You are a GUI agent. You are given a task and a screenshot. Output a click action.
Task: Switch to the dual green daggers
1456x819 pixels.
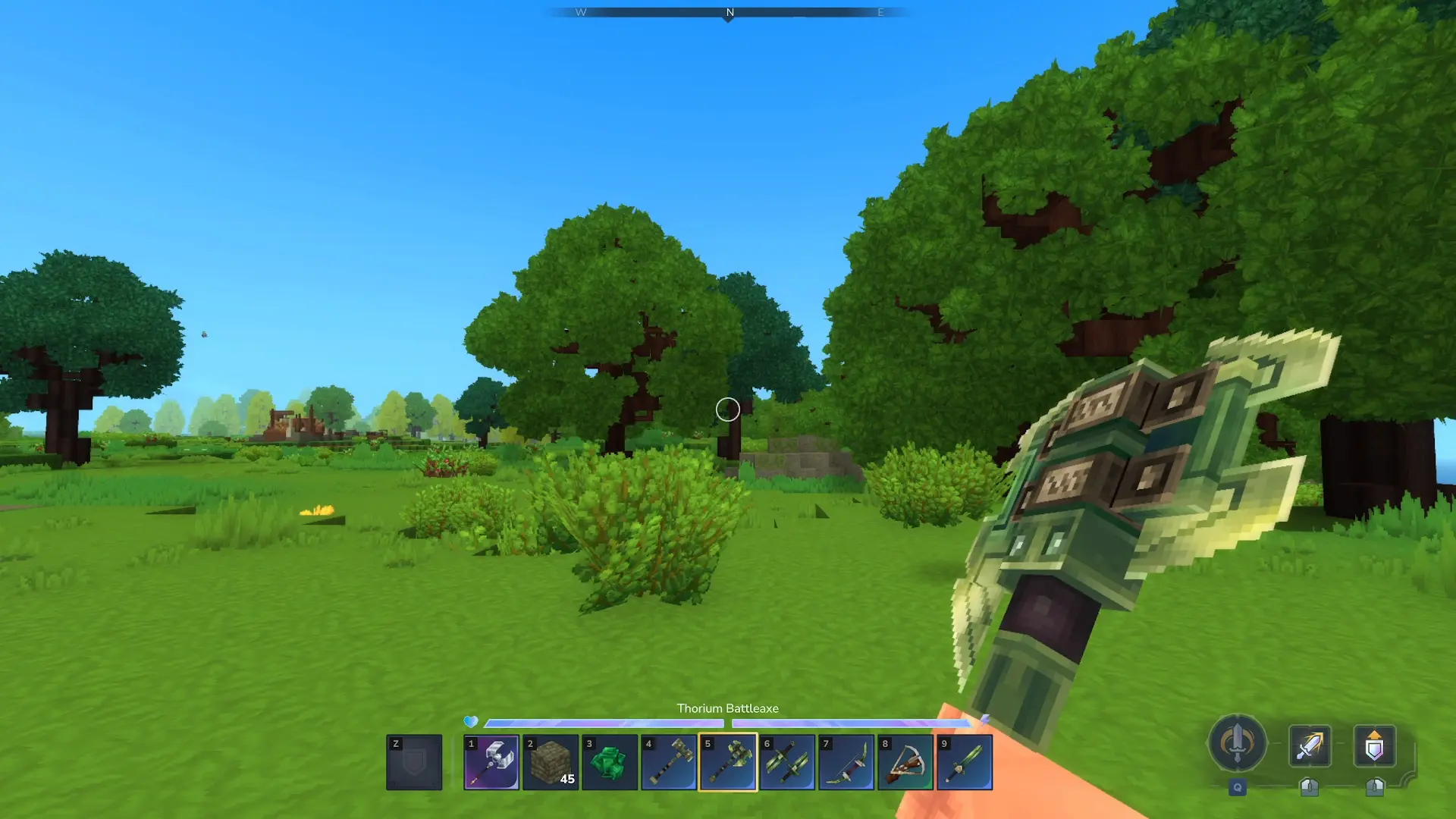pyautogui.click(x=787, y=762)
